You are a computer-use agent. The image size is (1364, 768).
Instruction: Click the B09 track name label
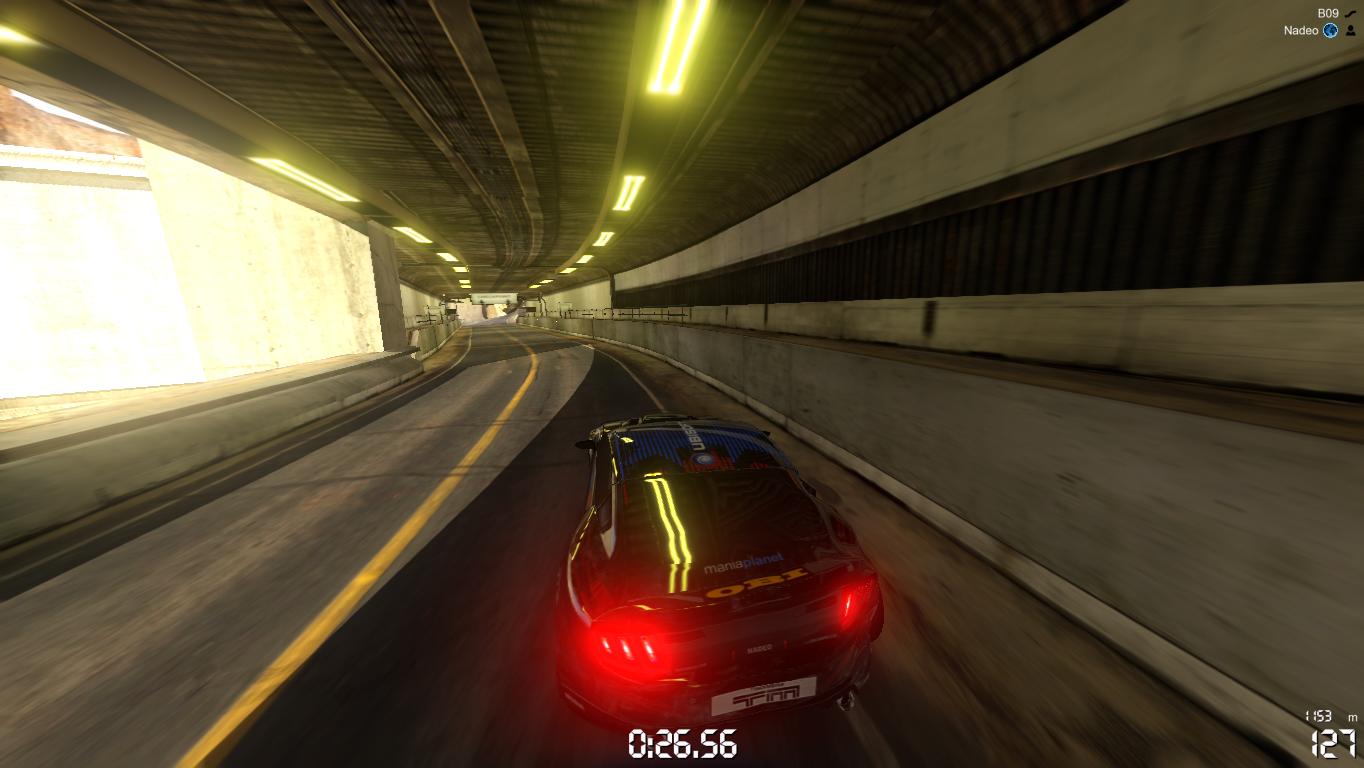tap(1327, 13)
